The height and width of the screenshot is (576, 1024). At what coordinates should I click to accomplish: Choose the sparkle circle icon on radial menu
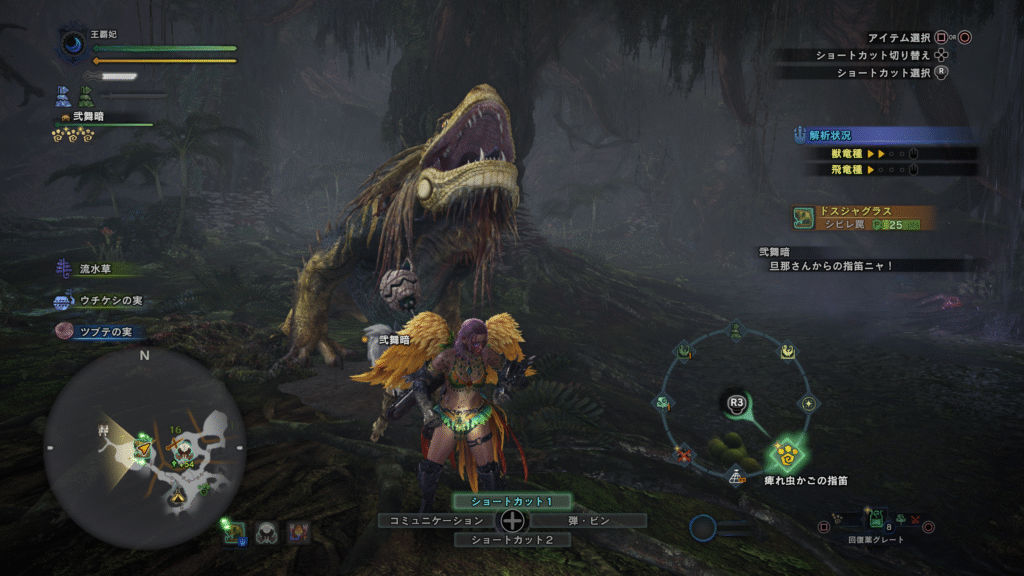(810, 403)
